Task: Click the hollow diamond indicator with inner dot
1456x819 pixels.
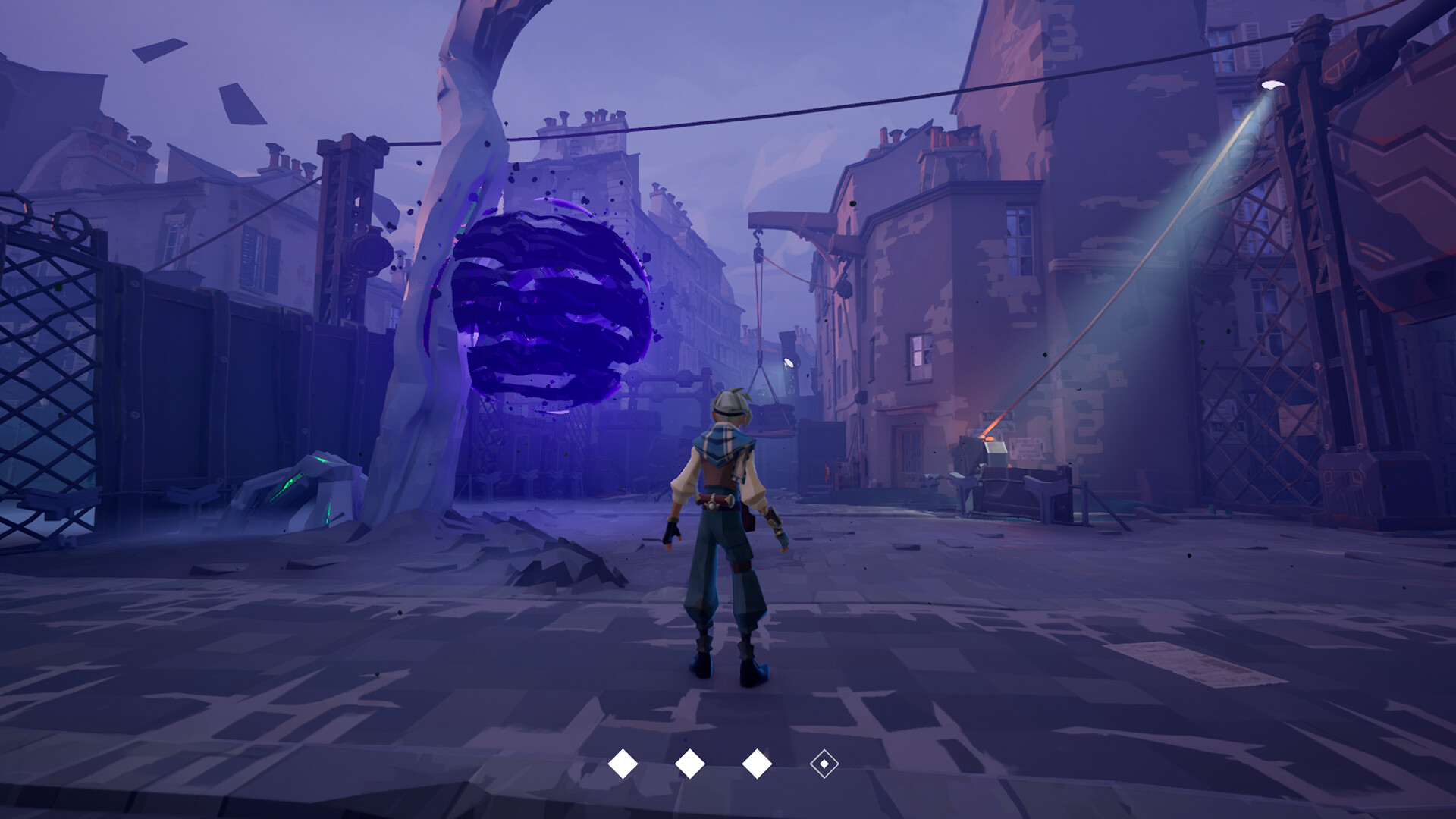Action: pyautogui.click(x=824, y=764)
